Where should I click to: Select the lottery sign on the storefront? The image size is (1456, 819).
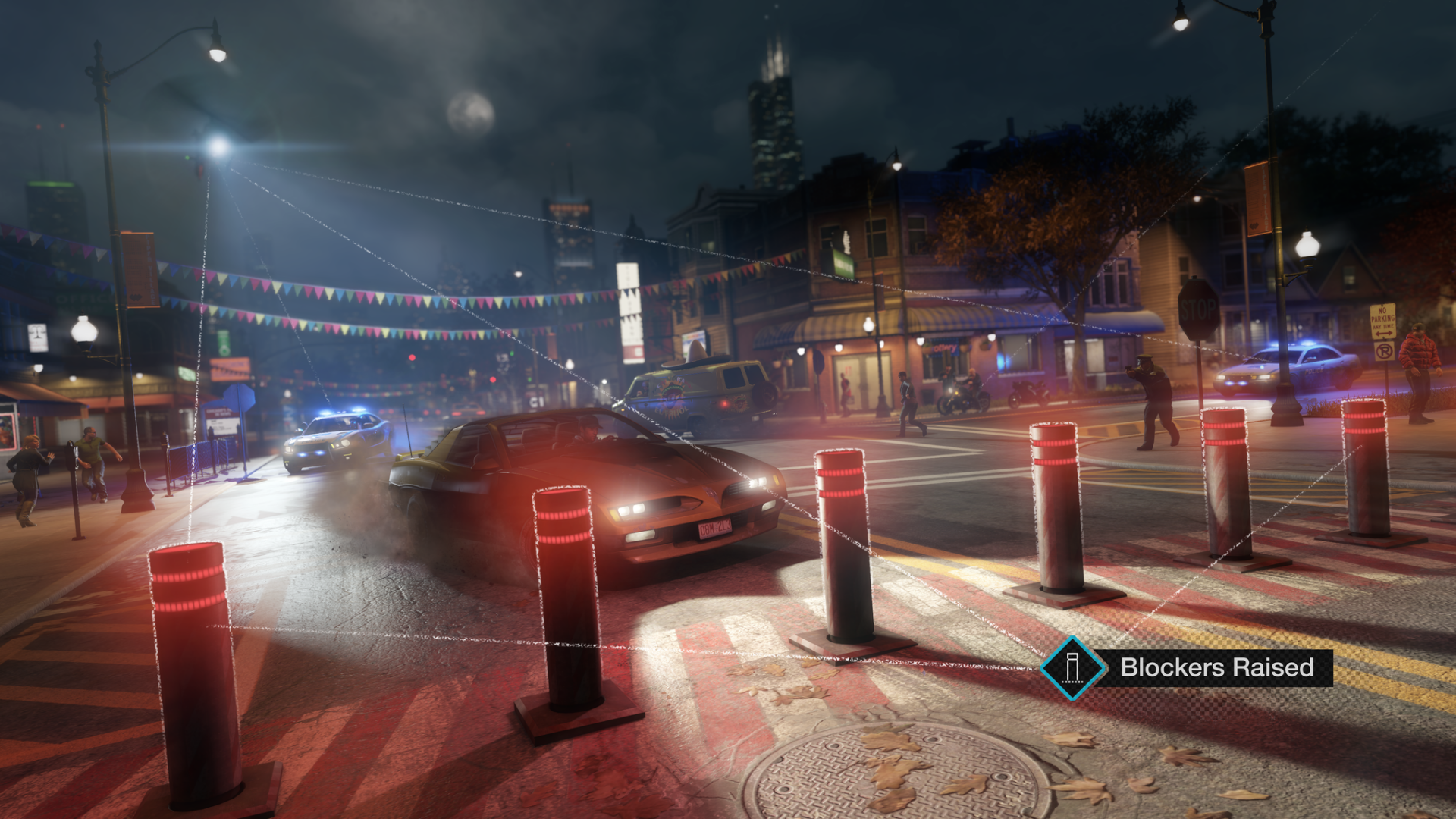click(x=943, y=349)
